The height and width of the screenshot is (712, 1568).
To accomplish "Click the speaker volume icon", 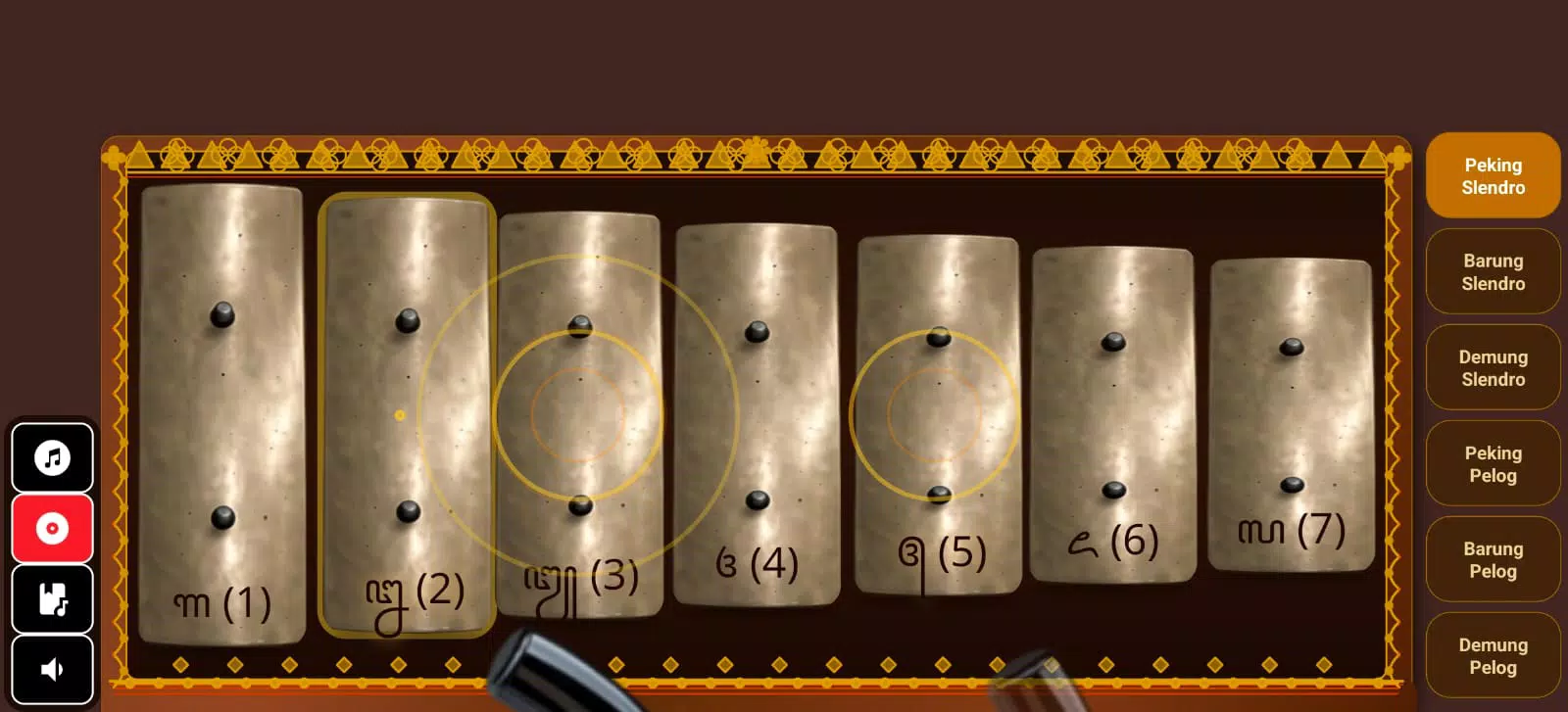I will coord(52,668).
